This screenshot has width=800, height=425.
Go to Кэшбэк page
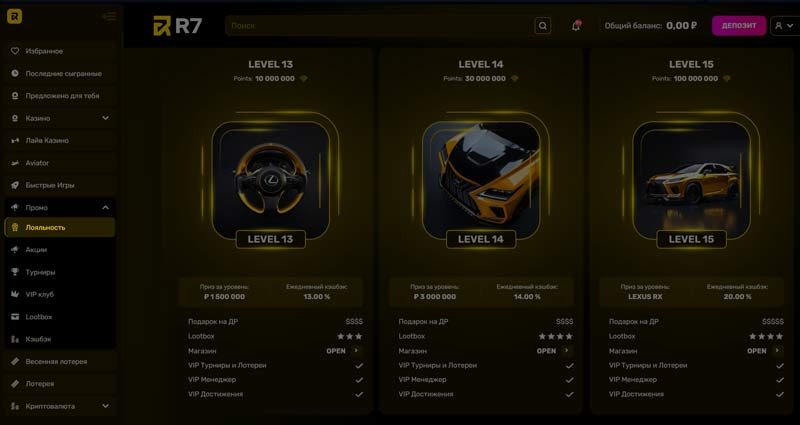pyautogui.click(x=37, y=339)
